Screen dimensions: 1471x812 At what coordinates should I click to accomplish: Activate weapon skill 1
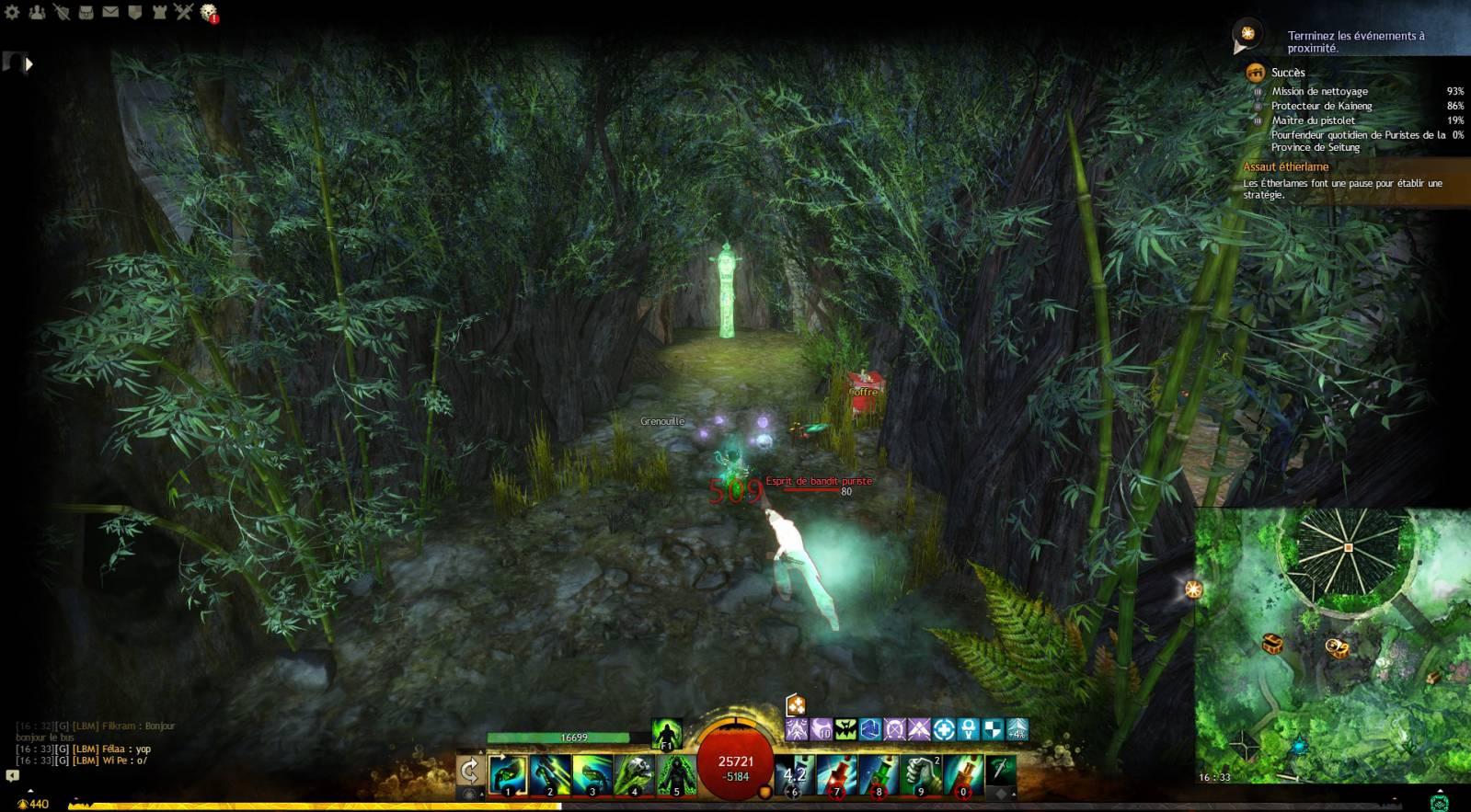coord(508,773)
